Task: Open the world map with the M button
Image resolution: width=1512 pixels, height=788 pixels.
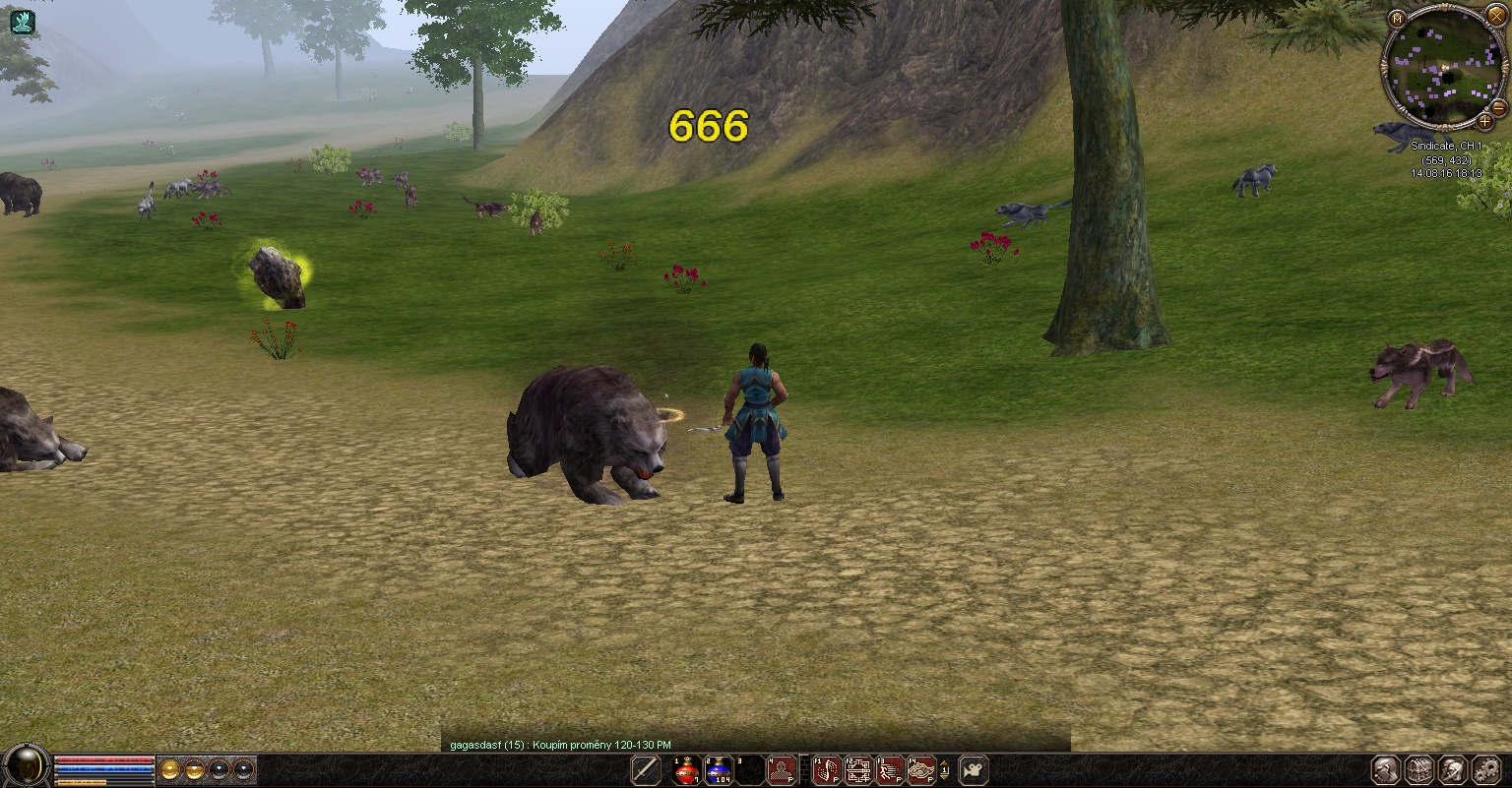Action: pyautogui.click(x=1397, y=19)
